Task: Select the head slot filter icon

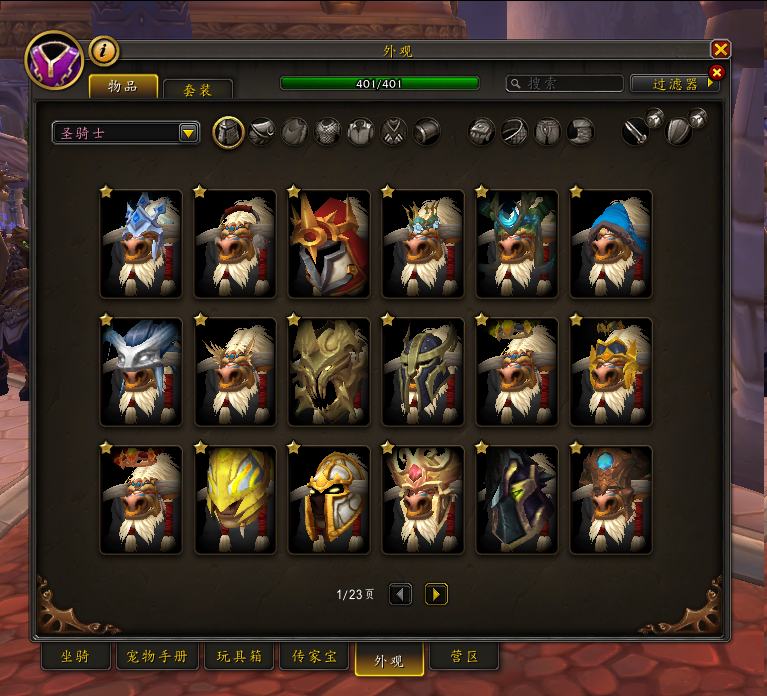Action: (x=229, y=131)
